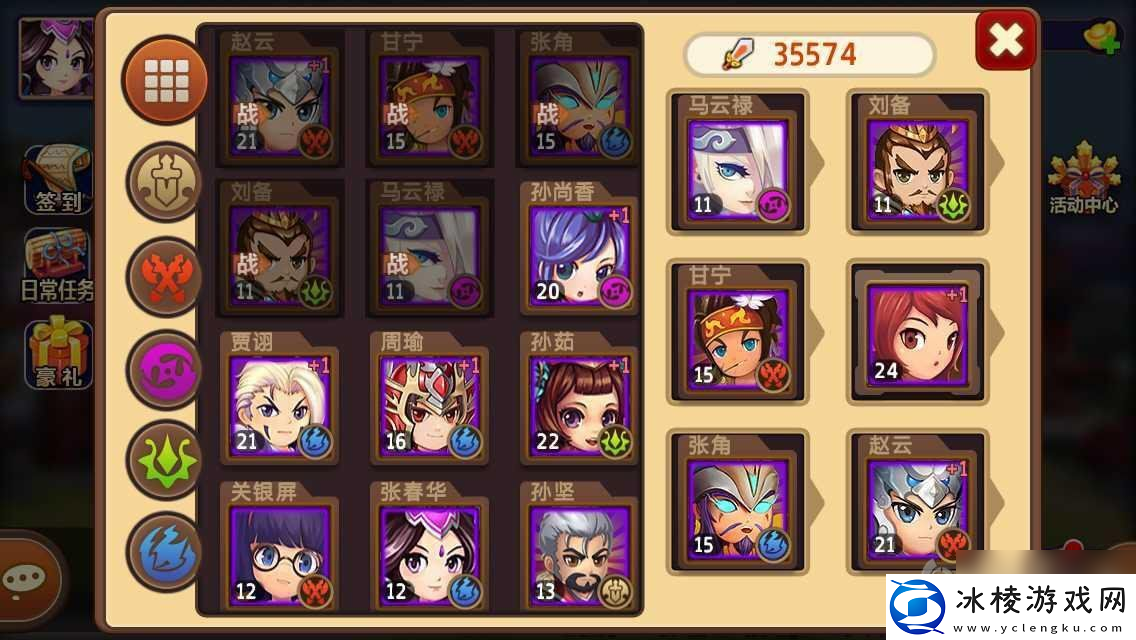Switch to the red crossed-axes class filter

pos(165,275)
